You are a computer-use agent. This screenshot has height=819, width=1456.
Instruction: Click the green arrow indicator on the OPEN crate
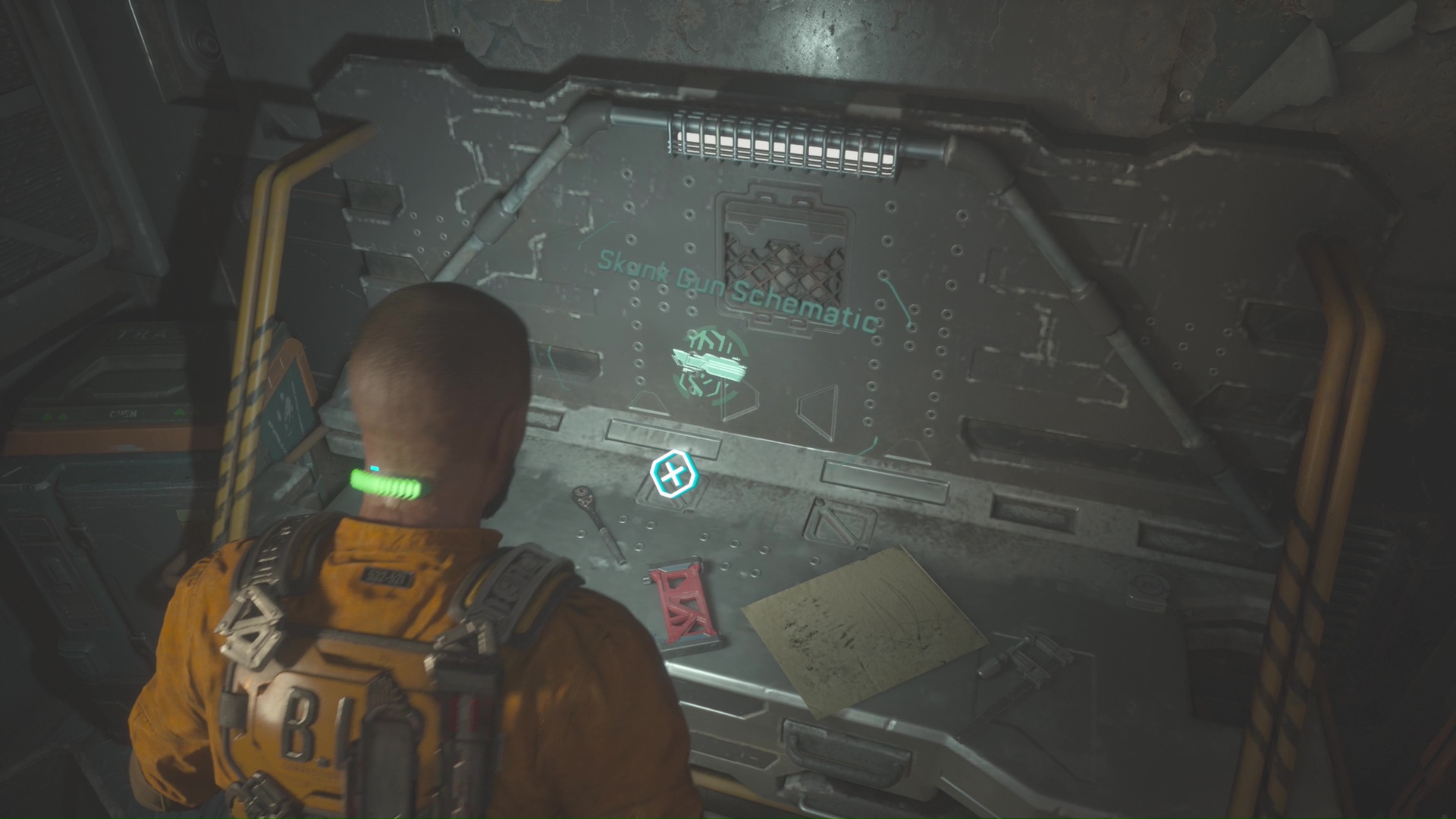[180, 412]
